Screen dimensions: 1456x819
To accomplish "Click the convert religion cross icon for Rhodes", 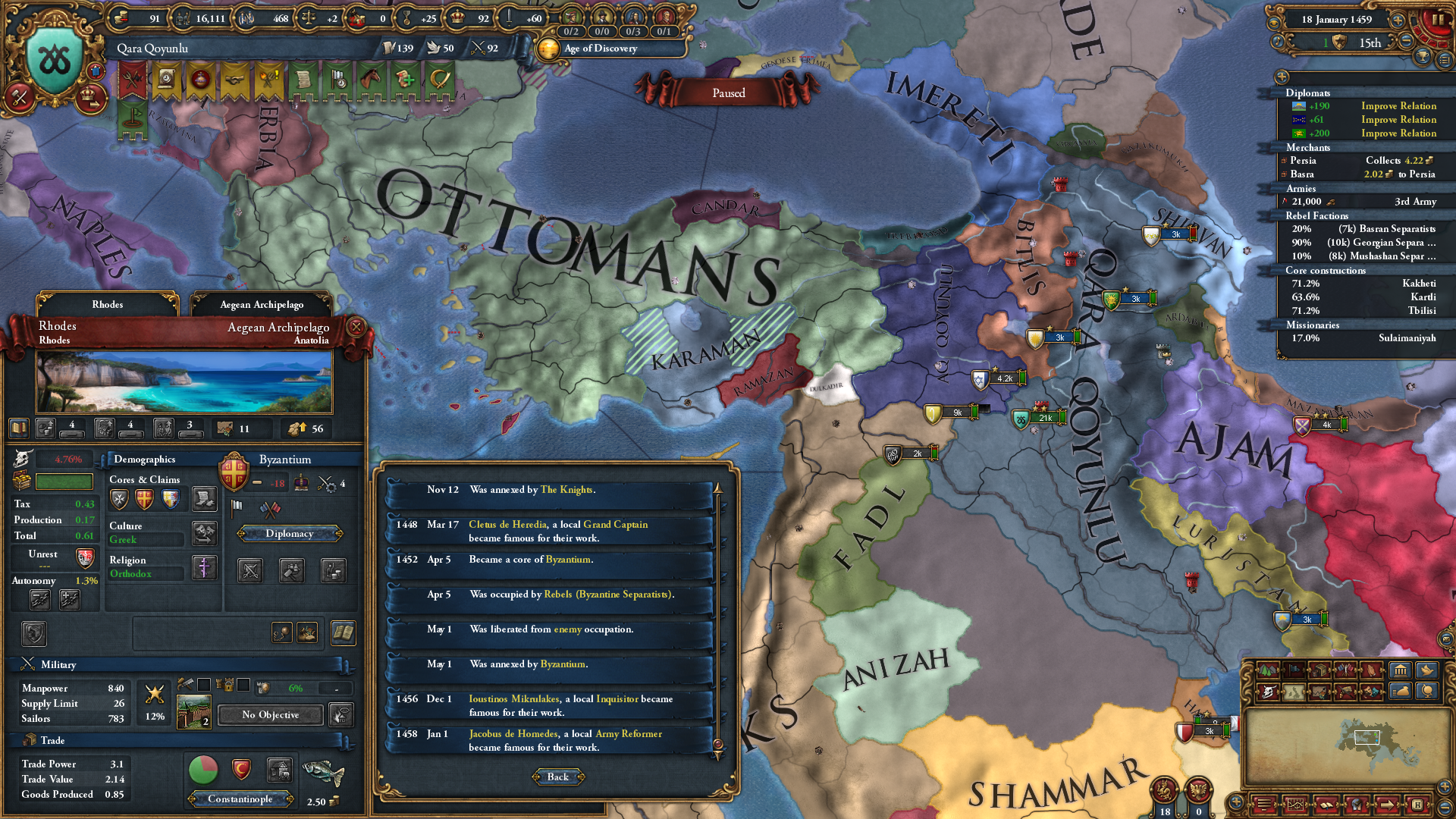I will (x=205, y=567).
